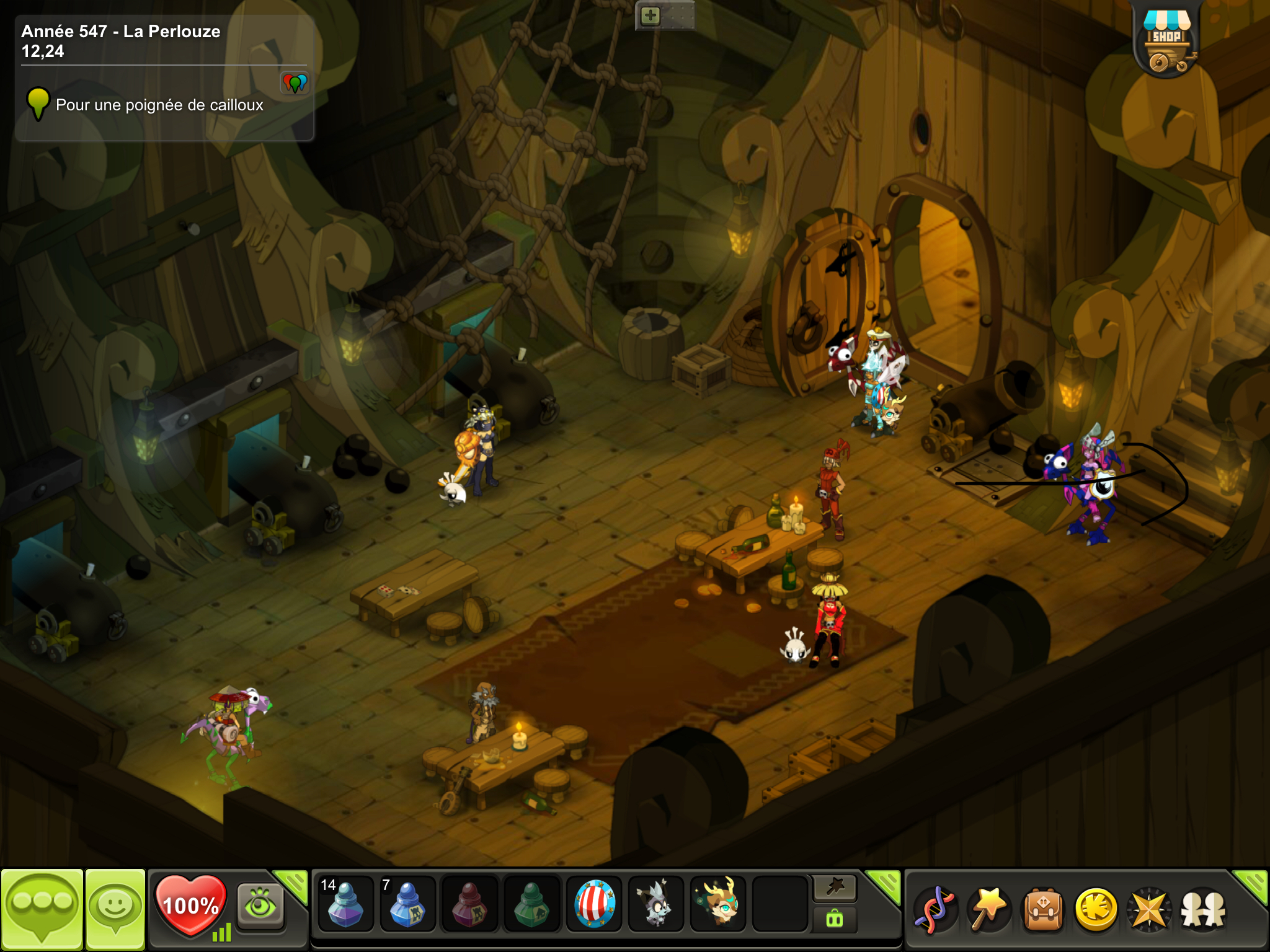The width and height of the screenshot is (1270, 952).
Task: Select the green house potion slot
Action: click(531, 904)
